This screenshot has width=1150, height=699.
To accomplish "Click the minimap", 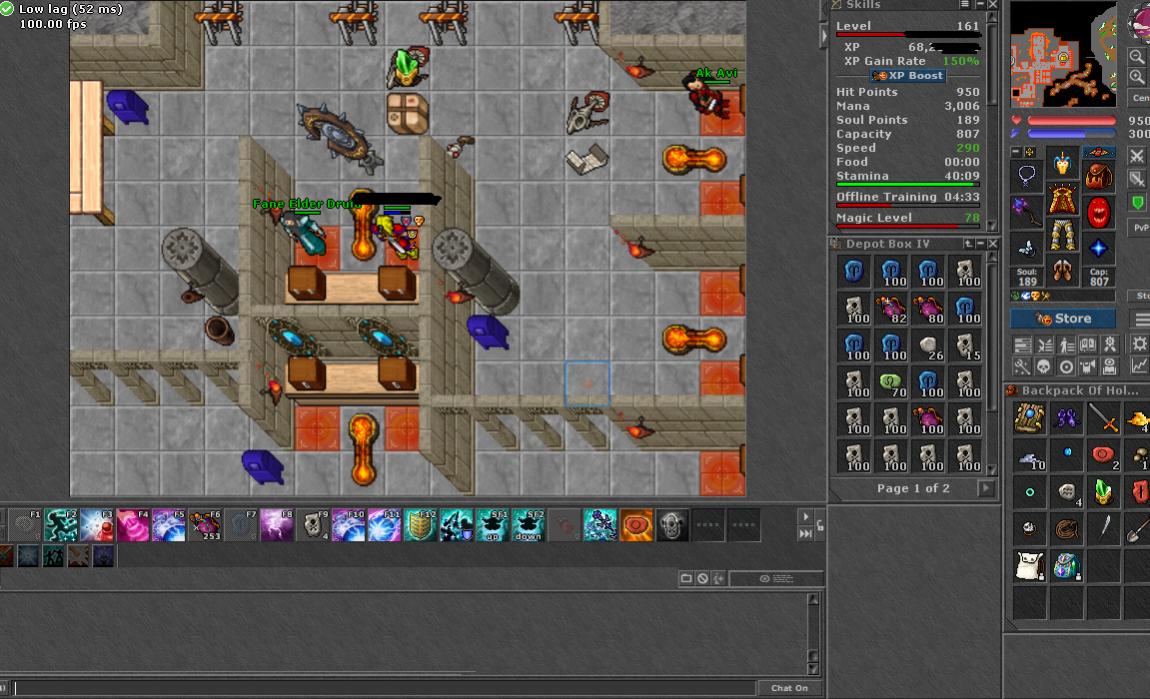I will (1063, 53).
